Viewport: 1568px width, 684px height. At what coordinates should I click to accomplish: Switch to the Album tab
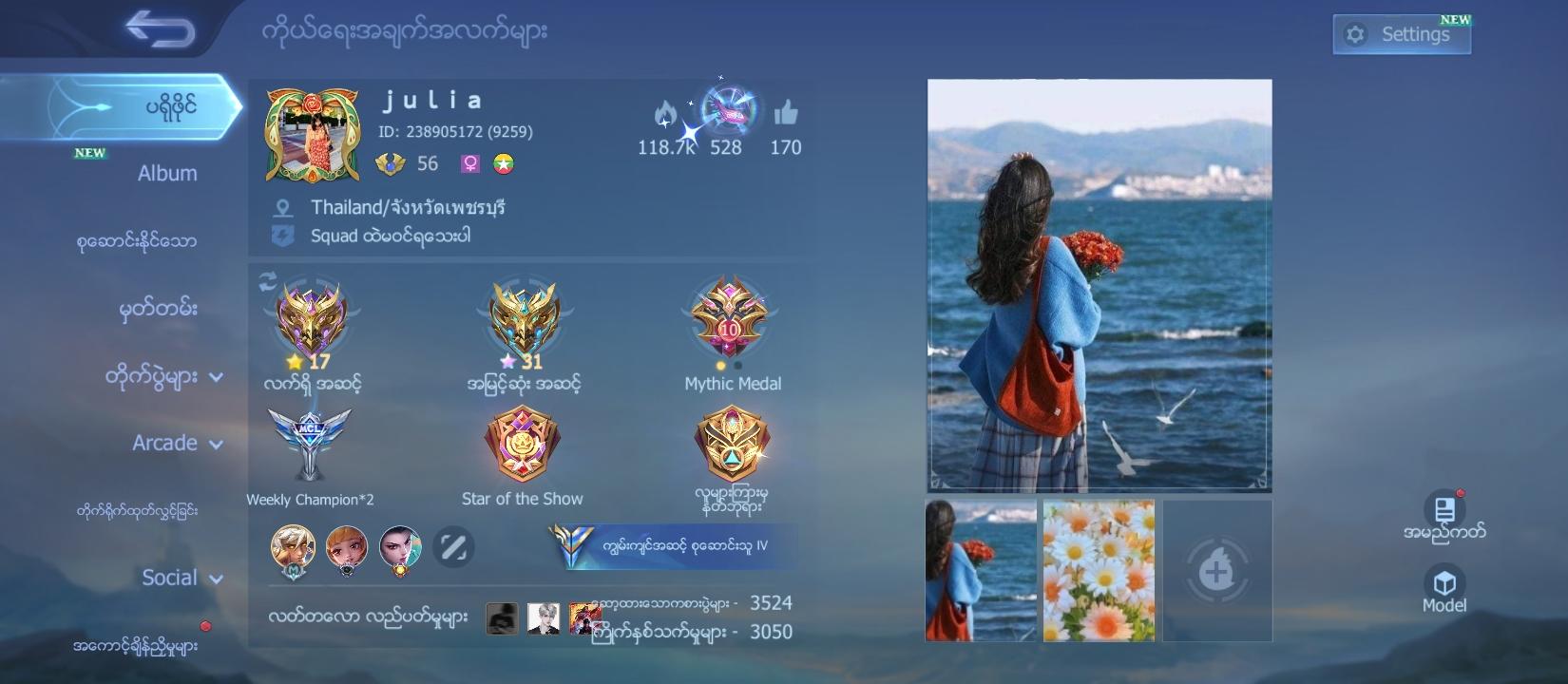coord(167,173)
